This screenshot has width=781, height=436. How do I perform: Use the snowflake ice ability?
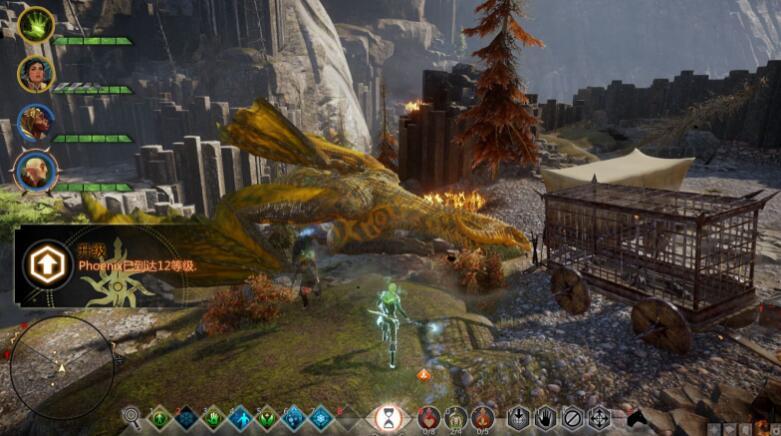click(x=320, y=417)
